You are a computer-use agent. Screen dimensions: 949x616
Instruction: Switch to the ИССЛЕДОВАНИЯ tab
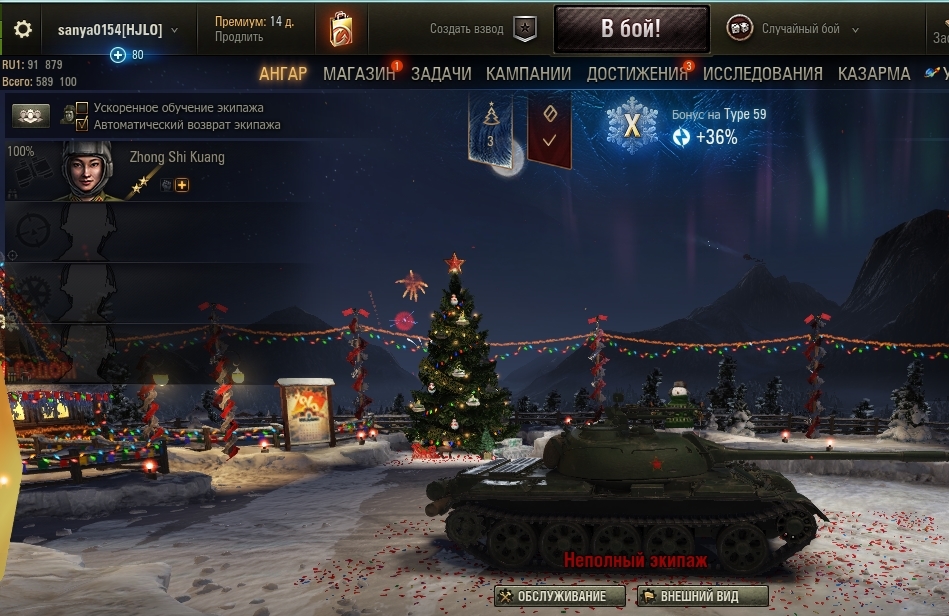coord(762,74)
